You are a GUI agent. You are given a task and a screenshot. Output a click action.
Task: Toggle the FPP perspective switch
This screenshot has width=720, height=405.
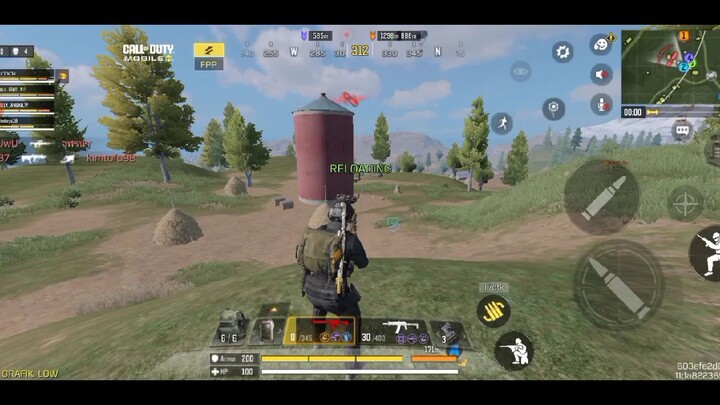[208, 54]
